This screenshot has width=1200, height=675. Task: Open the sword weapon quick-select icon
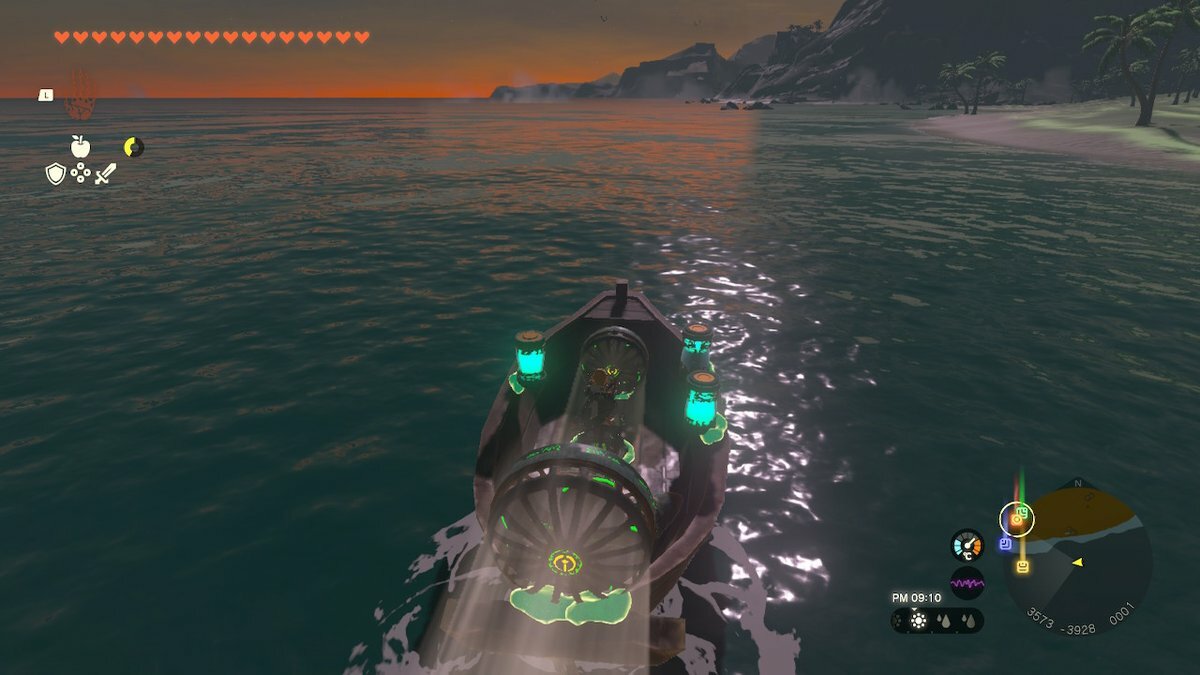point(105,174)
